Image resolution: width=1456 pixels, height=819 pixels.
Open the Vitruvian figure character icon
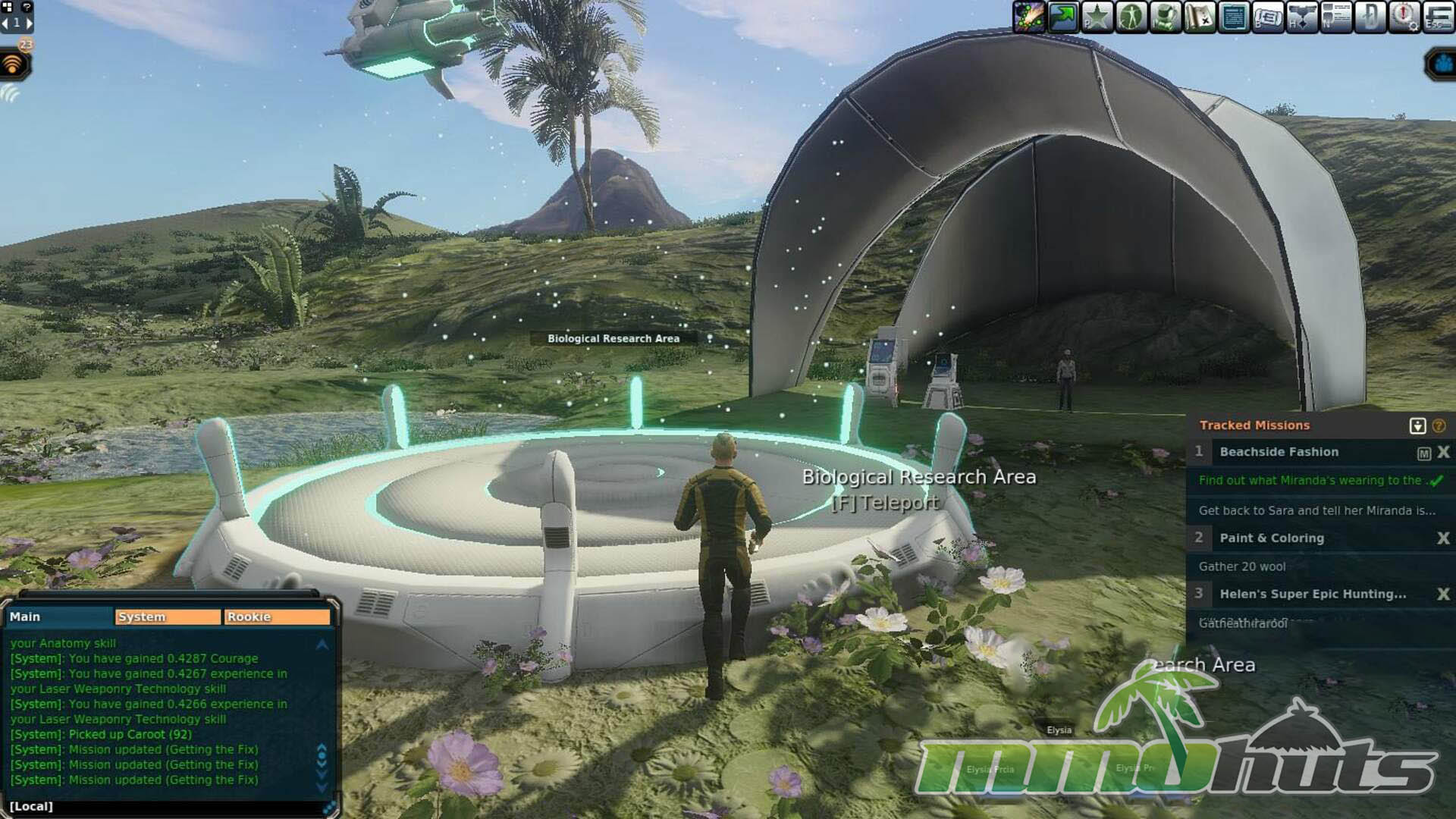coord(1131,17)
